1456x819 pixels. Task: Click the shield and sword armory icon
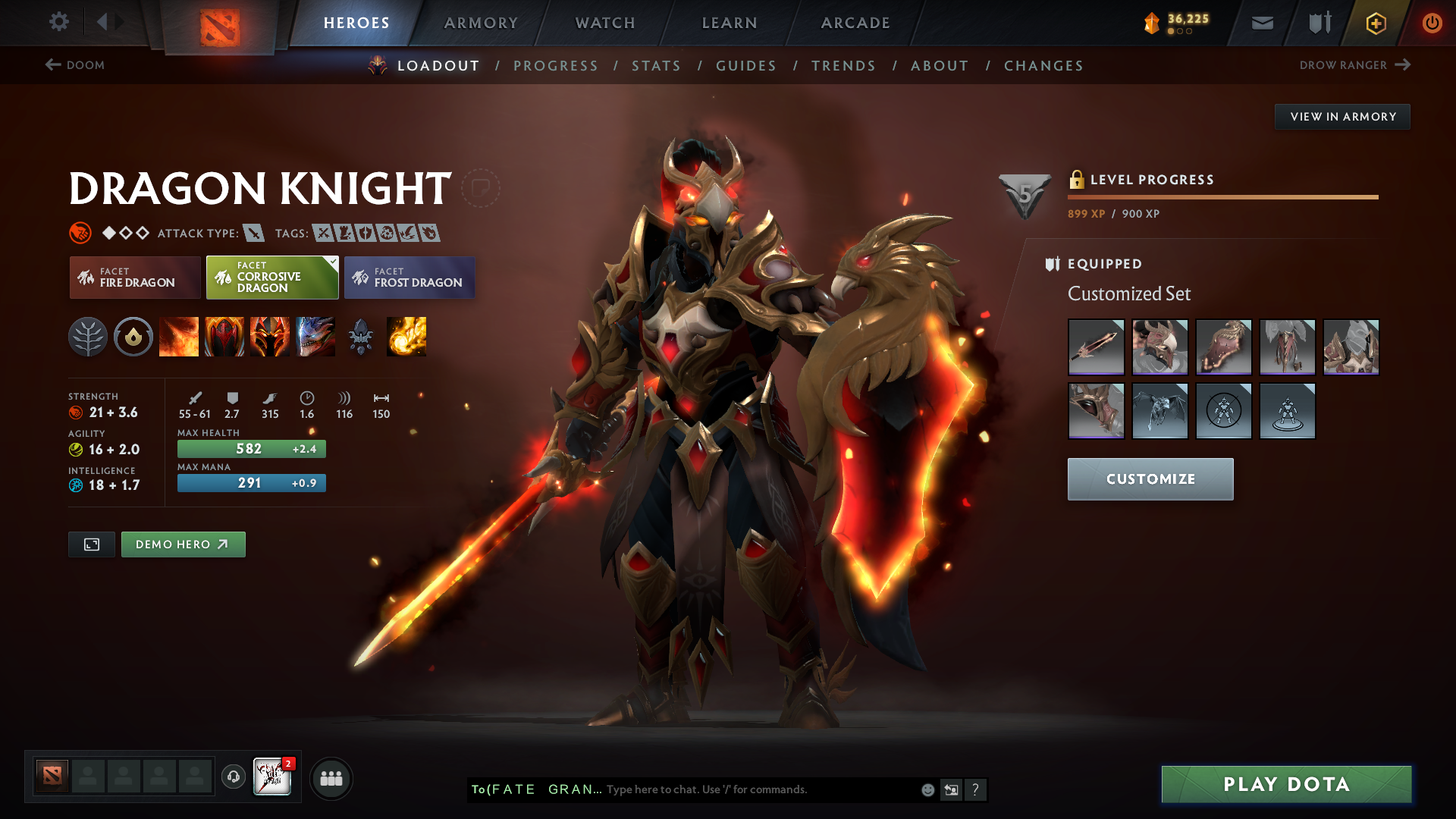1318,23
